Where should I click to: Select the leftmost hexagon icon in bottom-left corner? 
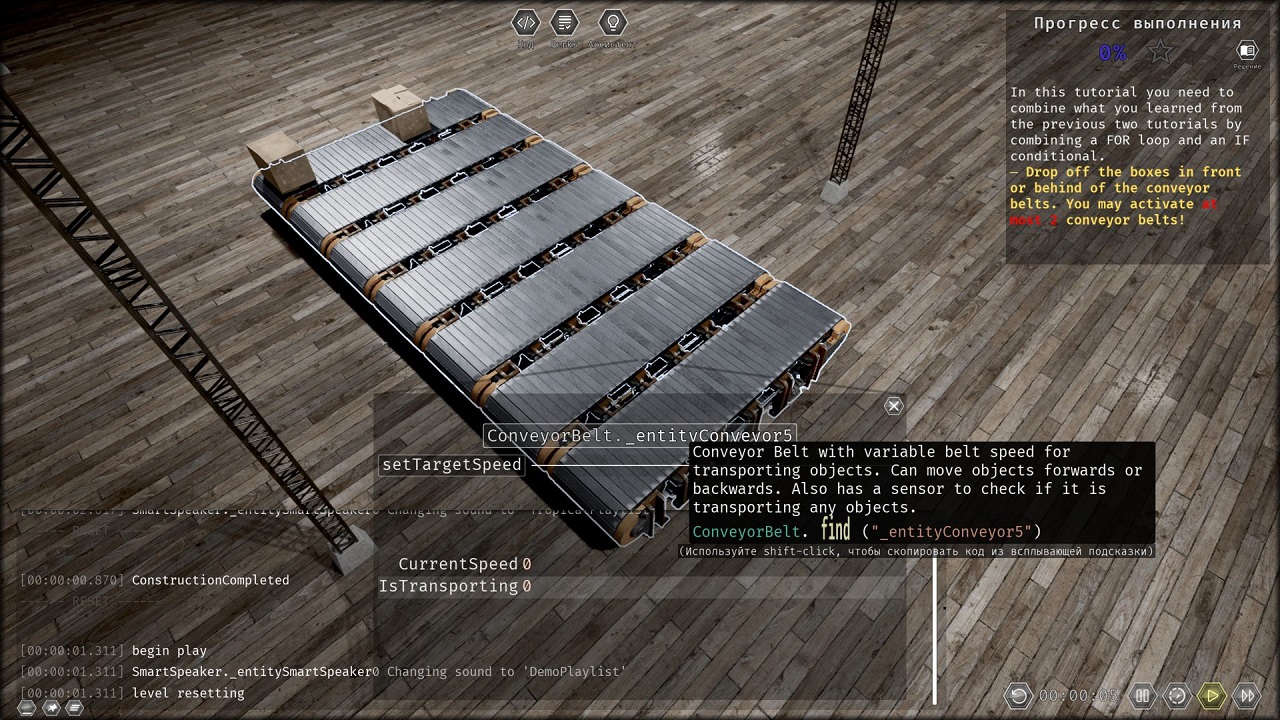[26, 708]
